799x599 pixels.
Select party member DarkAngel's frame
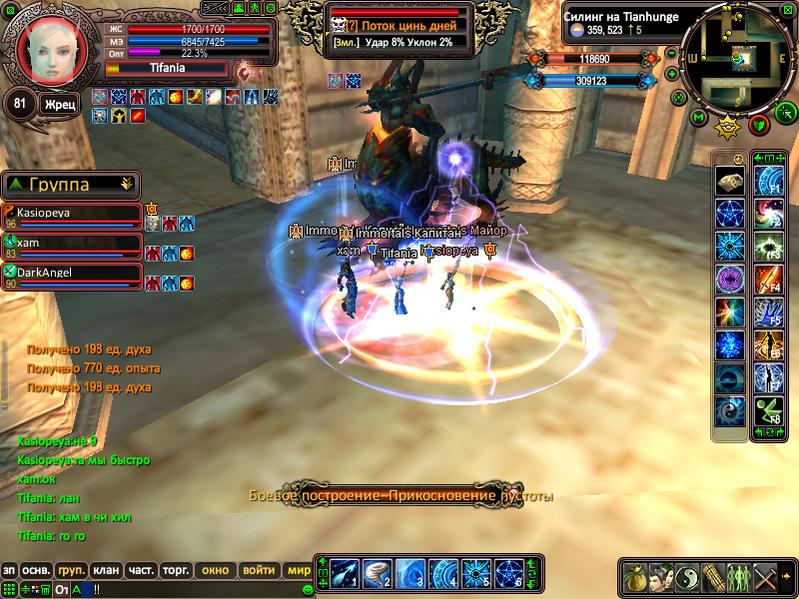[x=72, y=276]
